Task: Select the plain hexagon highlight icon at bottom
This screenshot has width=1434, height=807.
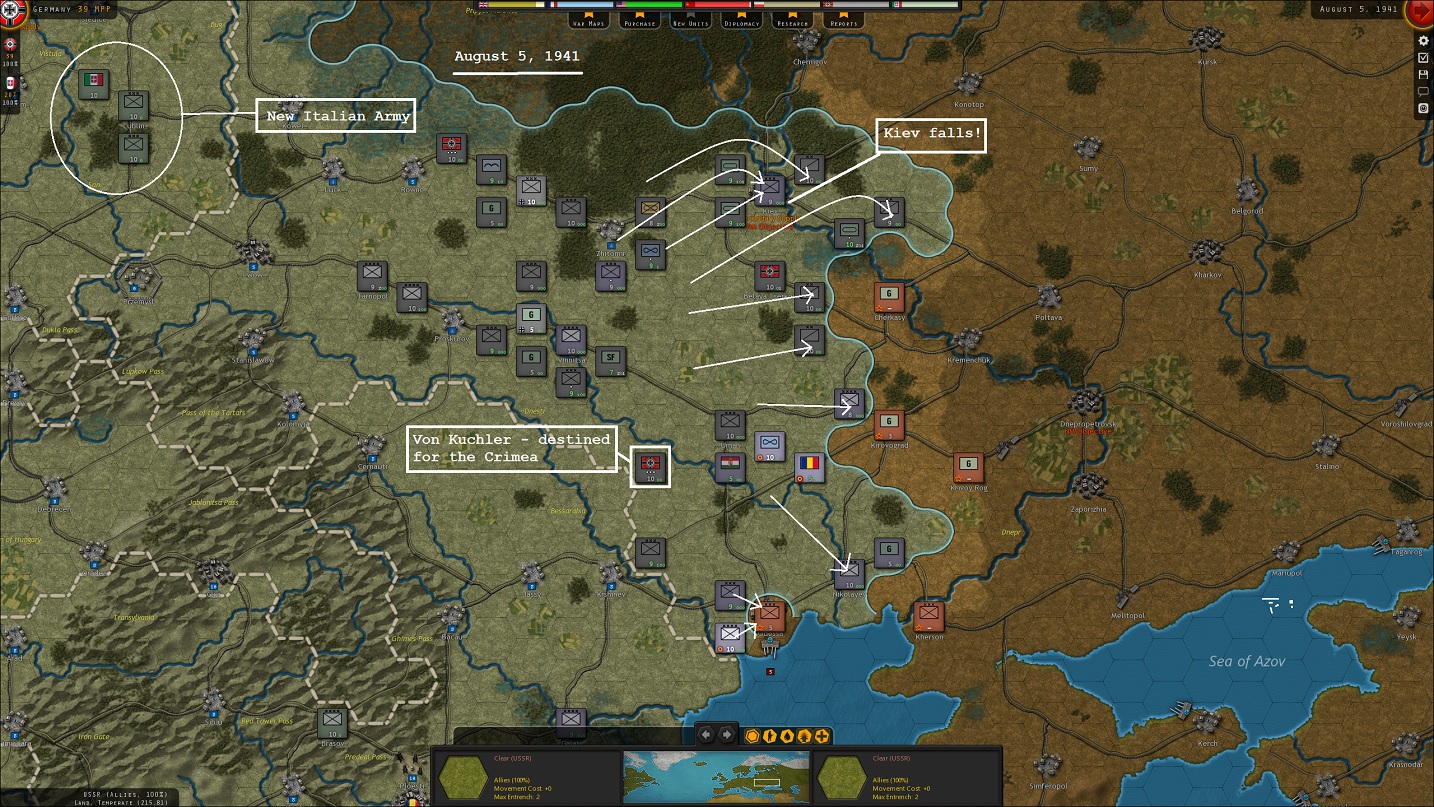Action: coord(752,736)
